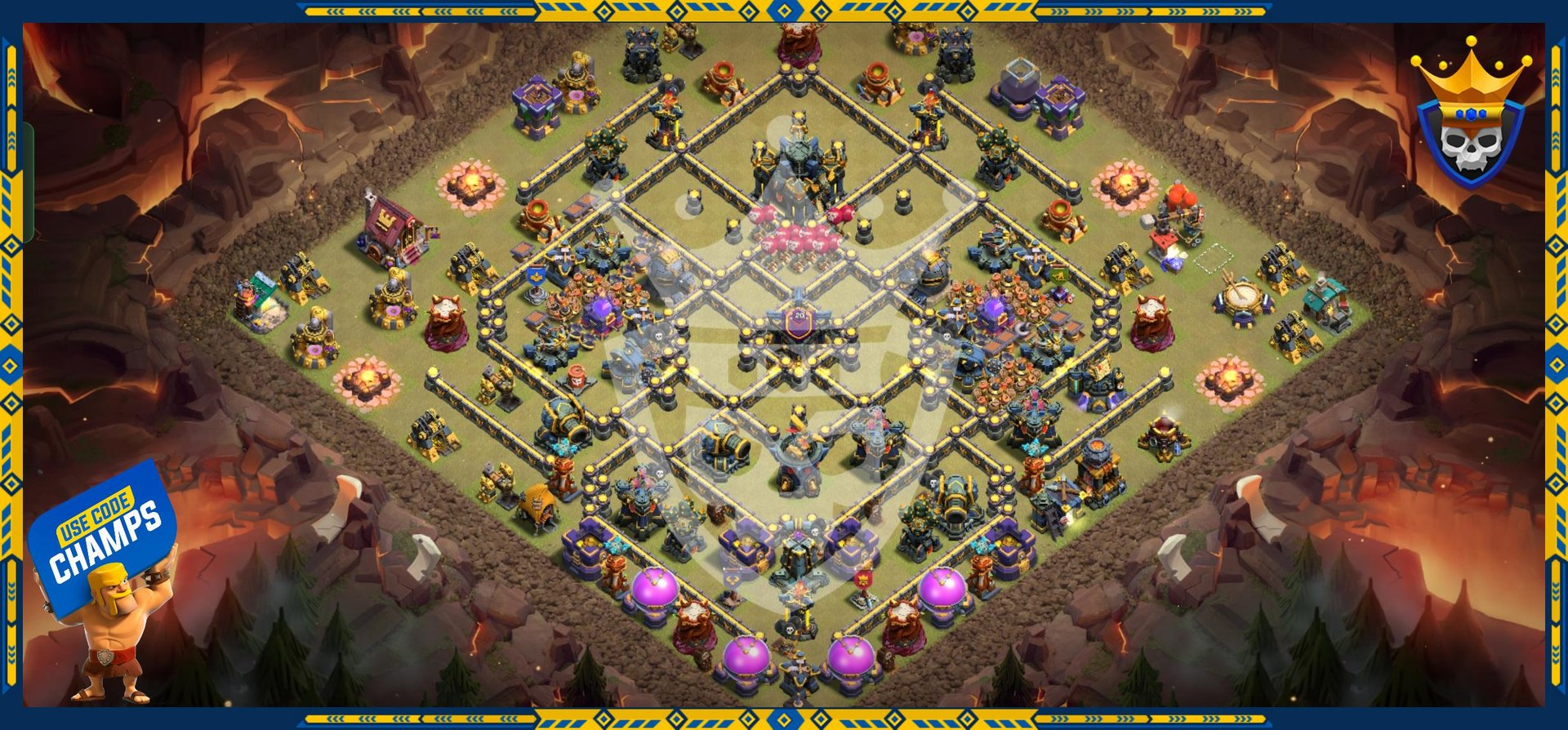Select the crowned skull shield logo

[x=1470, y=118]
